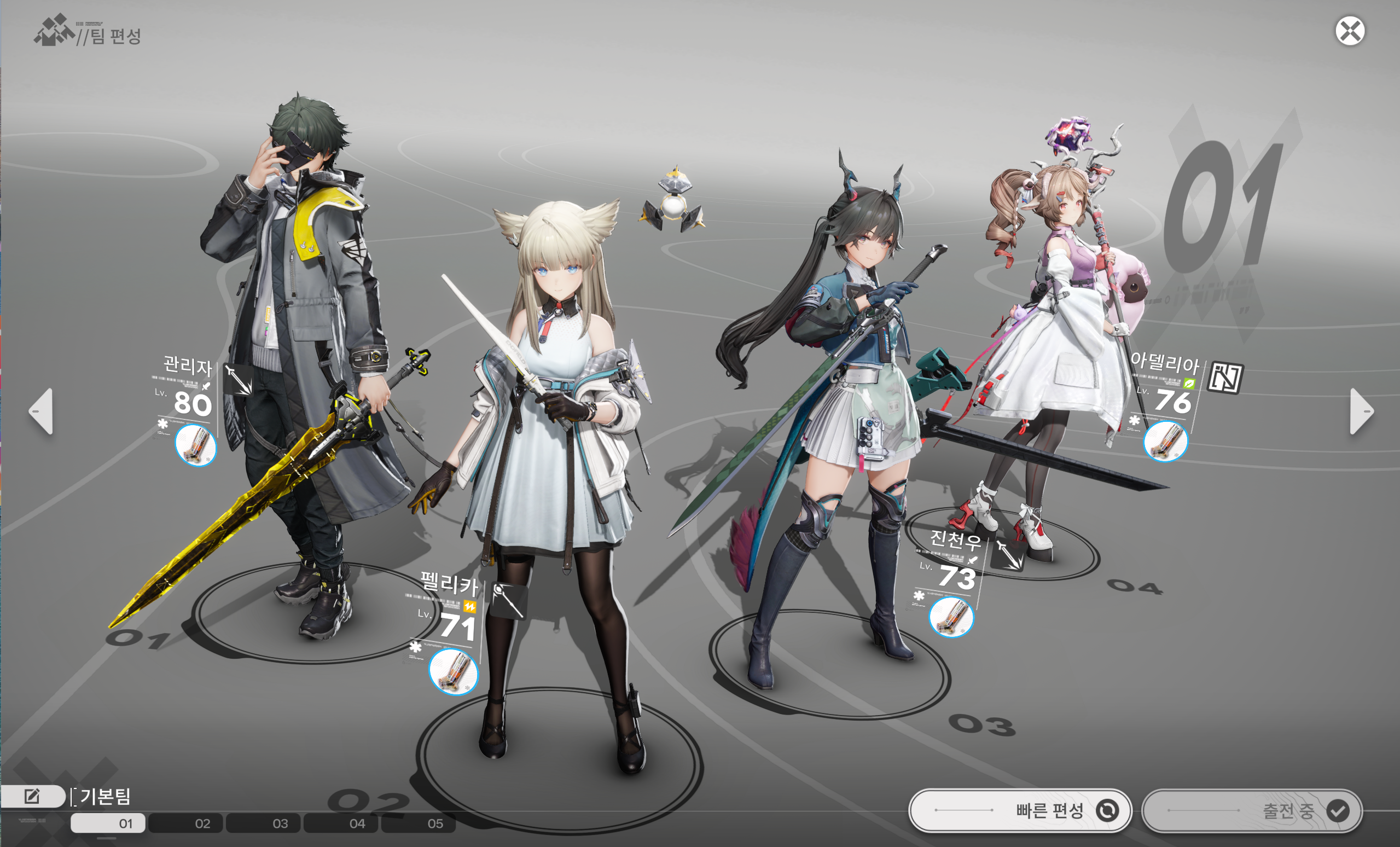
Task: Go to the next team with right arrow
Action: [x=1361, y=411]
